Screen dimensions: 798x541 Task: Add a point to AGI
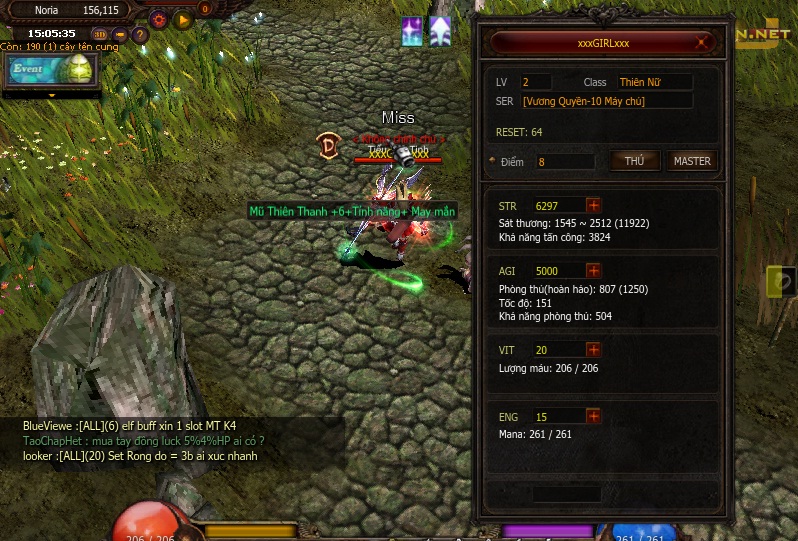point(593,271)
